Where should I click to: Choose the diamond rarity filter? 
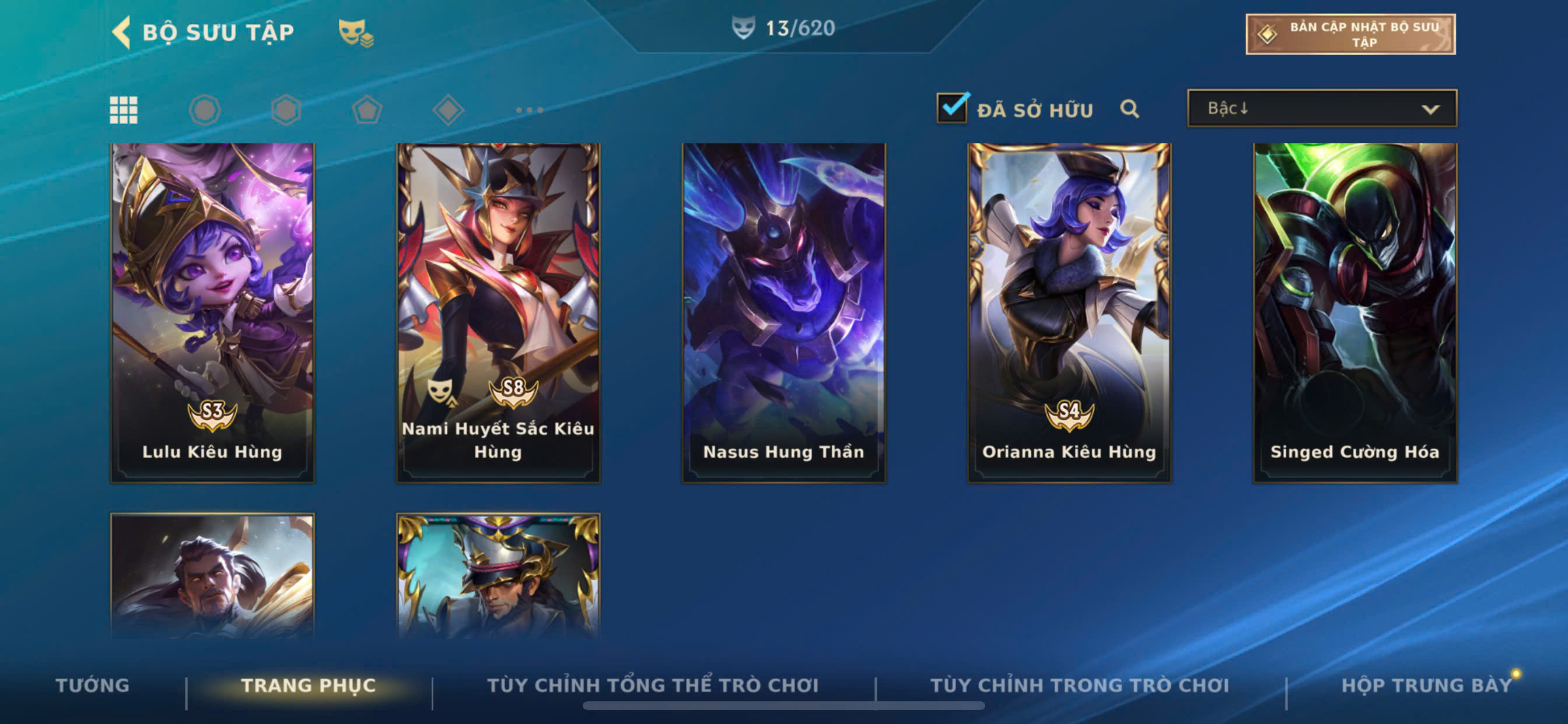point(448,110)
